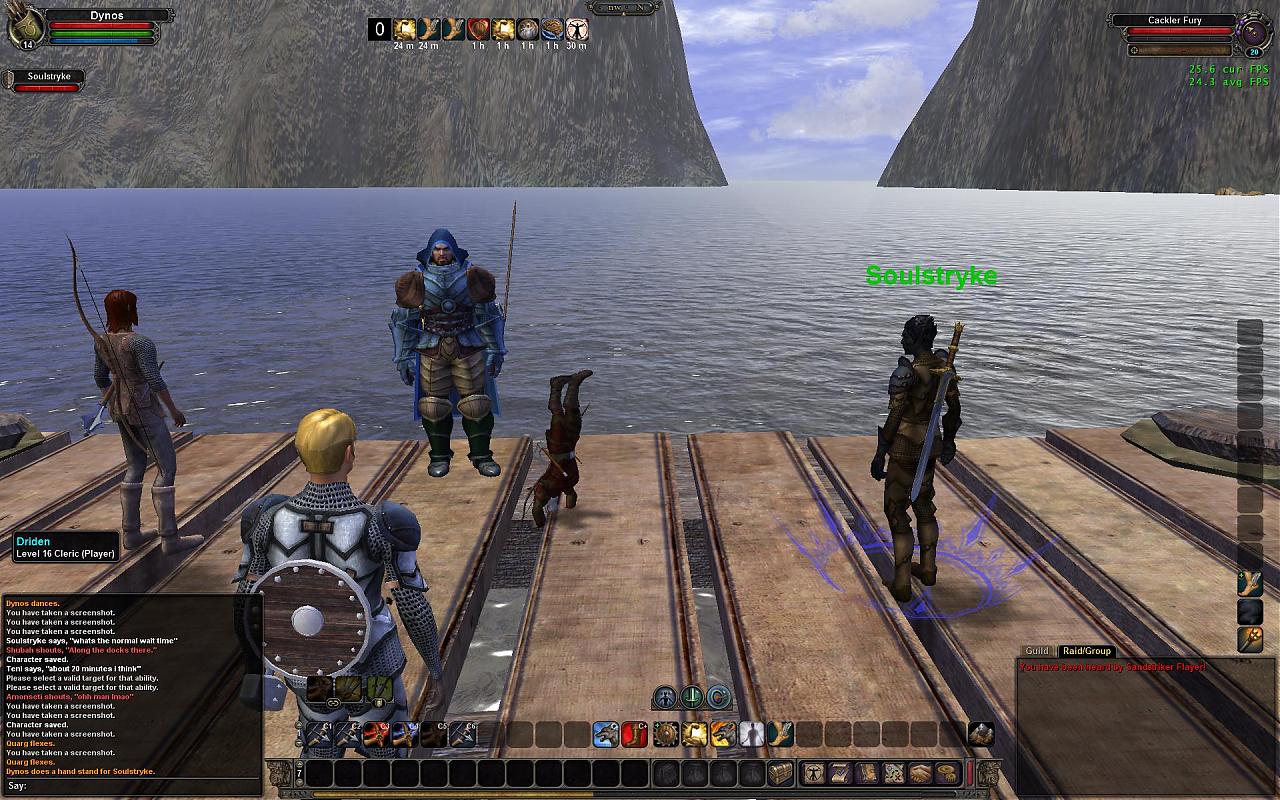The width and height of the screenshot is (1280, 800).
Task: Open the character sheet Vitruvian man button
Action: [x=815, y=773]
